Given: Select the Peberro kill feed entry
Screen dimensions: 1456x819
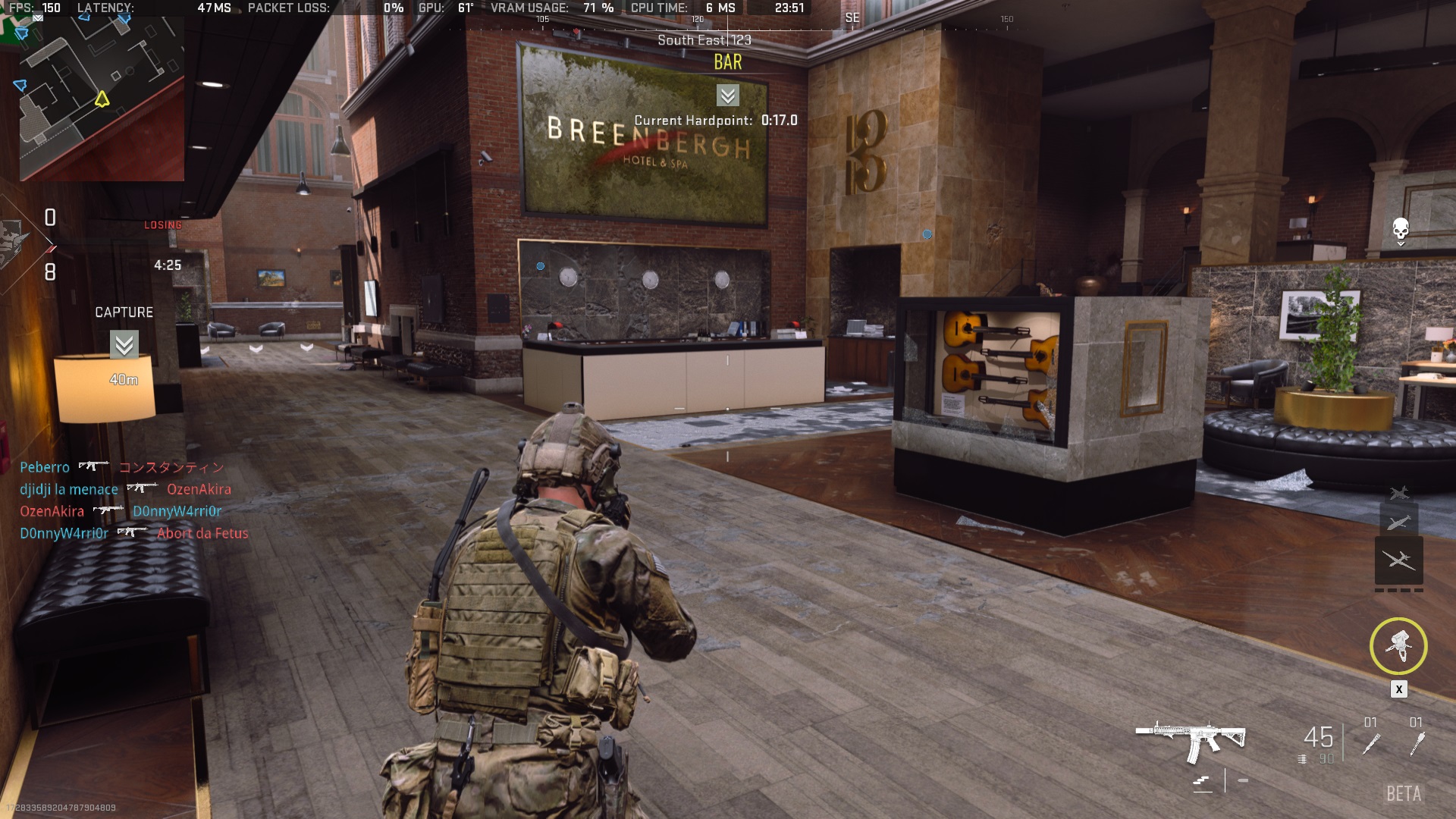Looking at the screenshot, I should point(121,467).
